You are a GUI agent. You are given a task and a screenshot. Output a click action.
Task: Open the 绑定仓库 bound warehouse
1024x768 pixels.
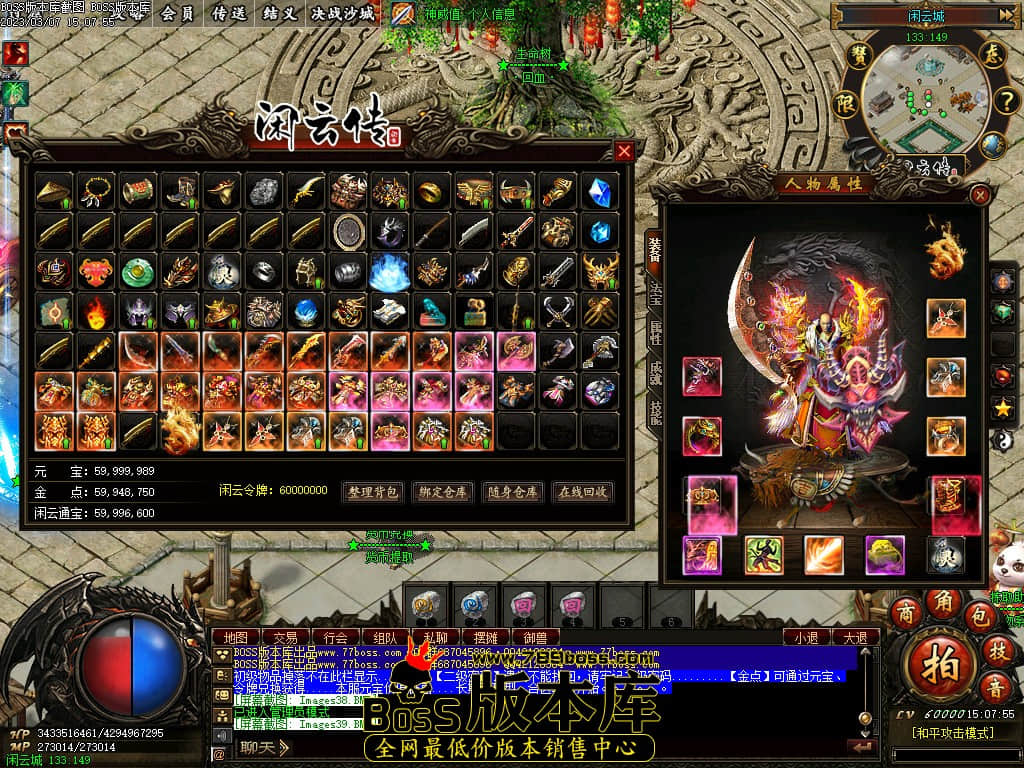(x=443, y=492)
